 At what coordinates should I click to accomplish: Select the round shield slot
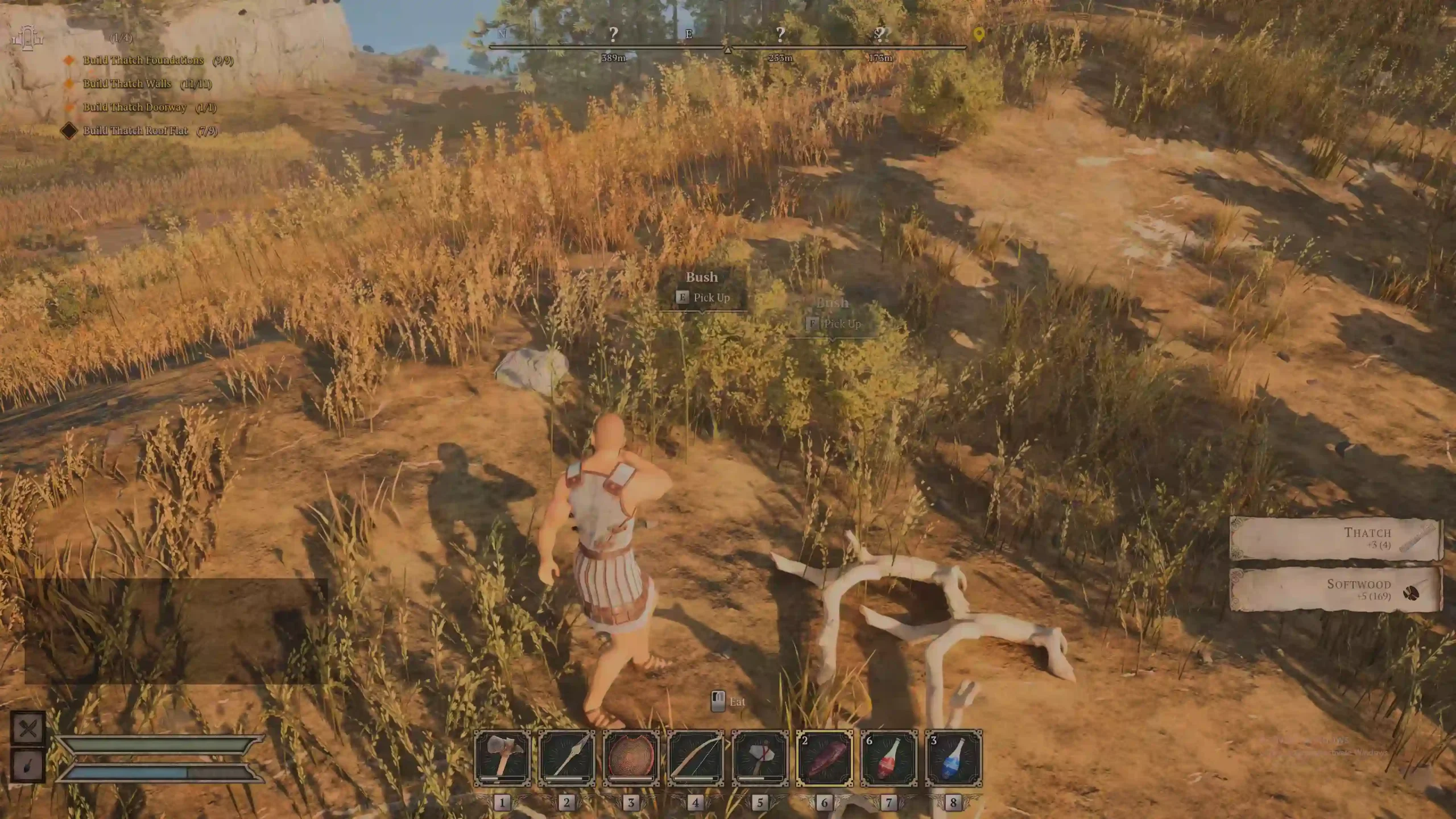[x=631, y=758]
